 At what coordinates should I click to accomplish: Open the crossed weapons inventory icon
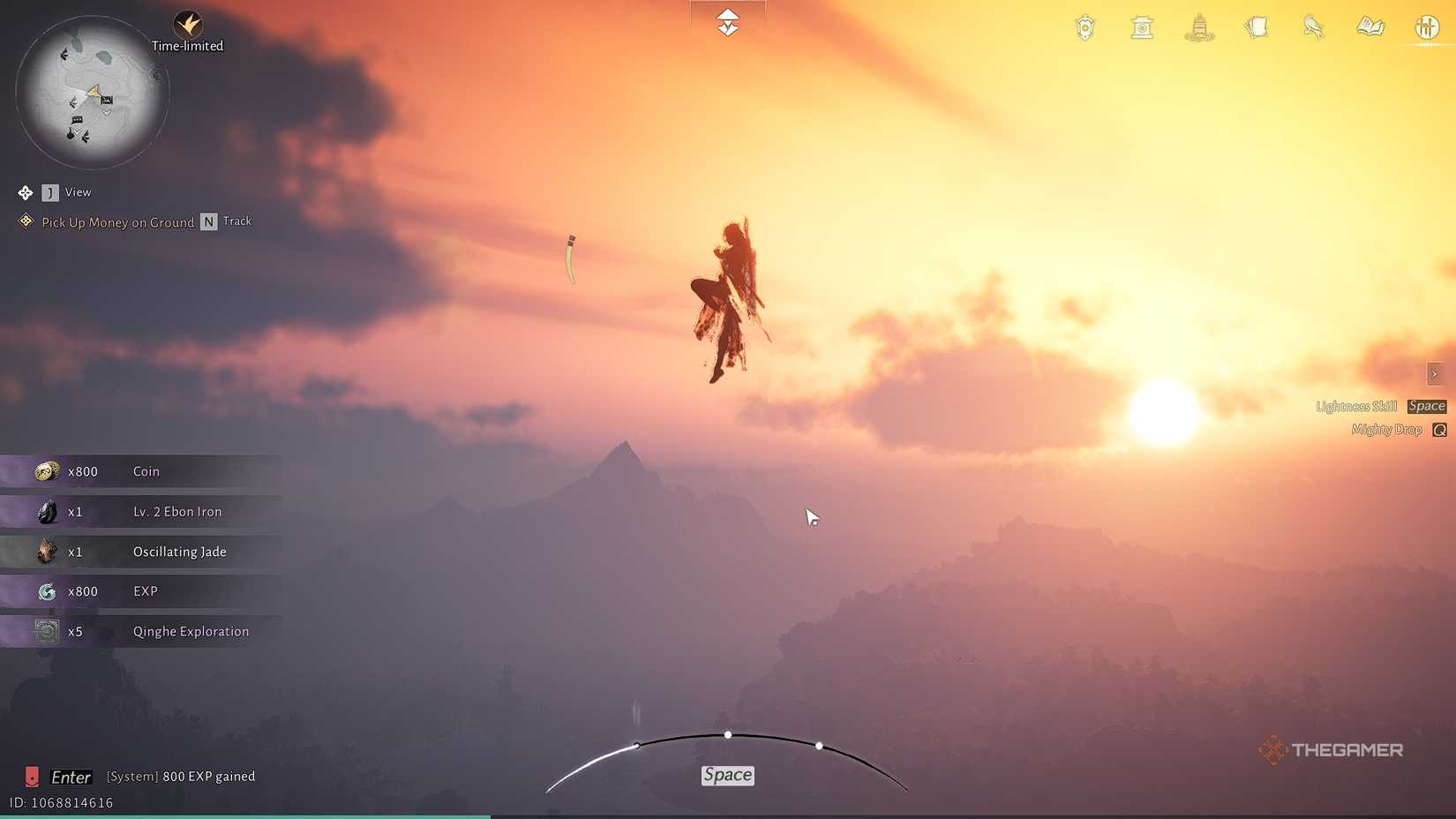pos(1427,27)
